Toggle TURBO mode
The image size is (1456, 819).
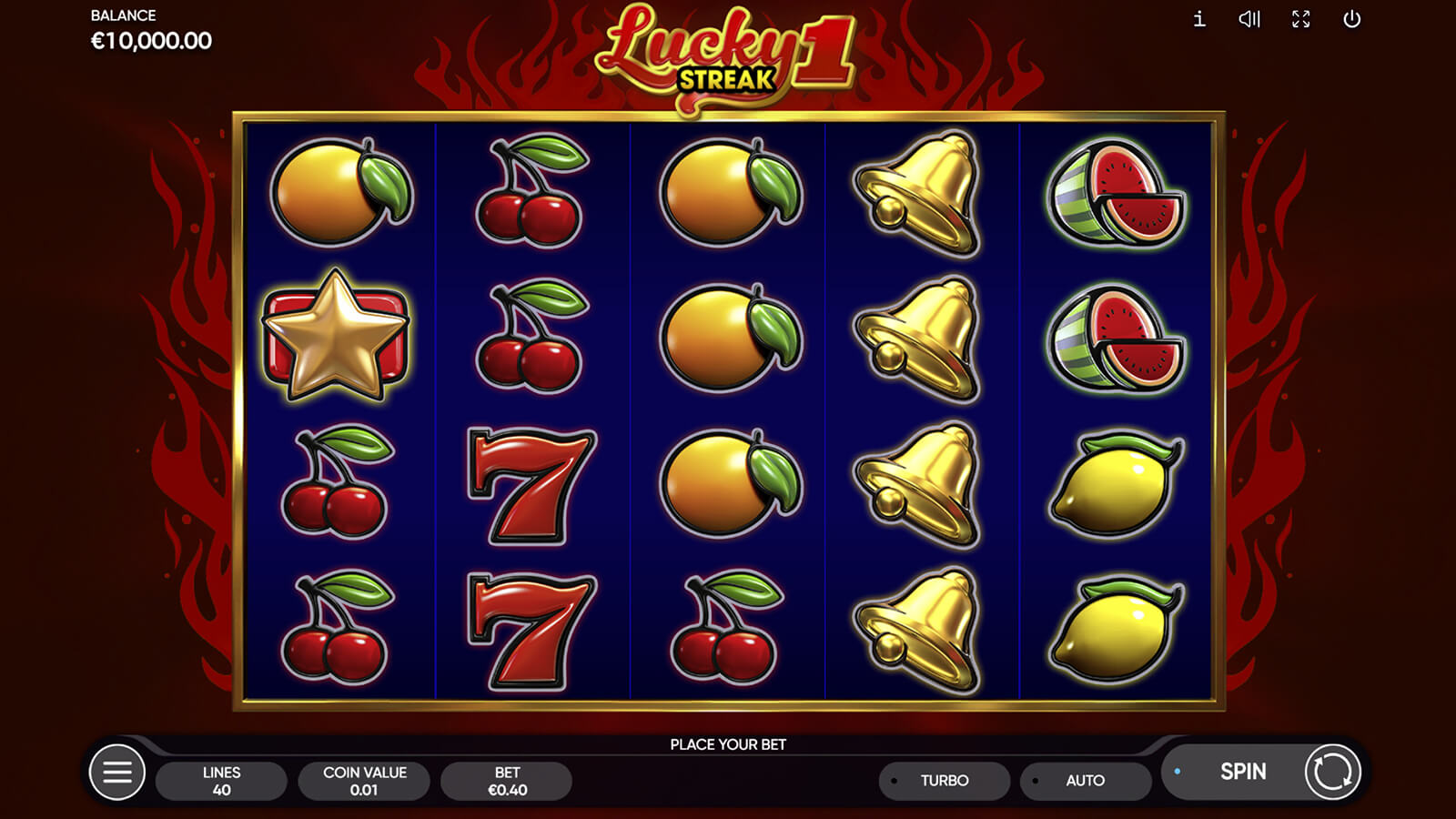944,781
